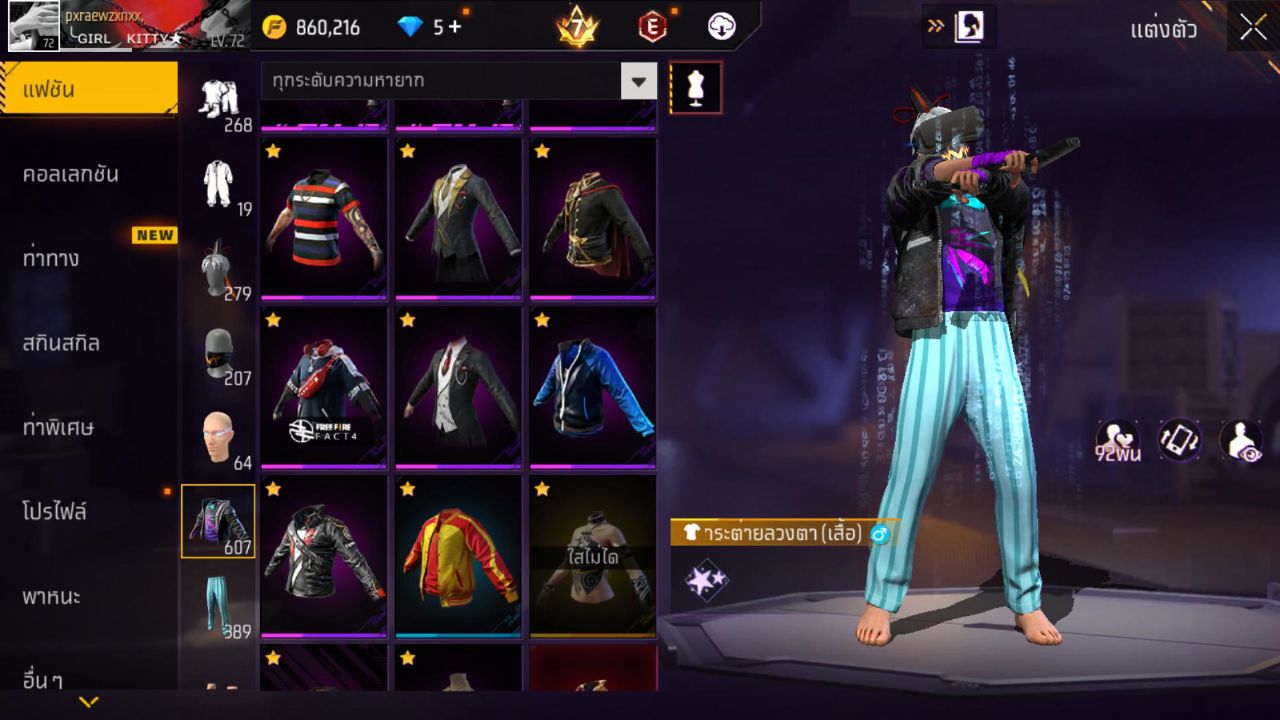Select the pants category showing 389 items
The height and width of the screenshot is (720, 1280).
(219, 601)
